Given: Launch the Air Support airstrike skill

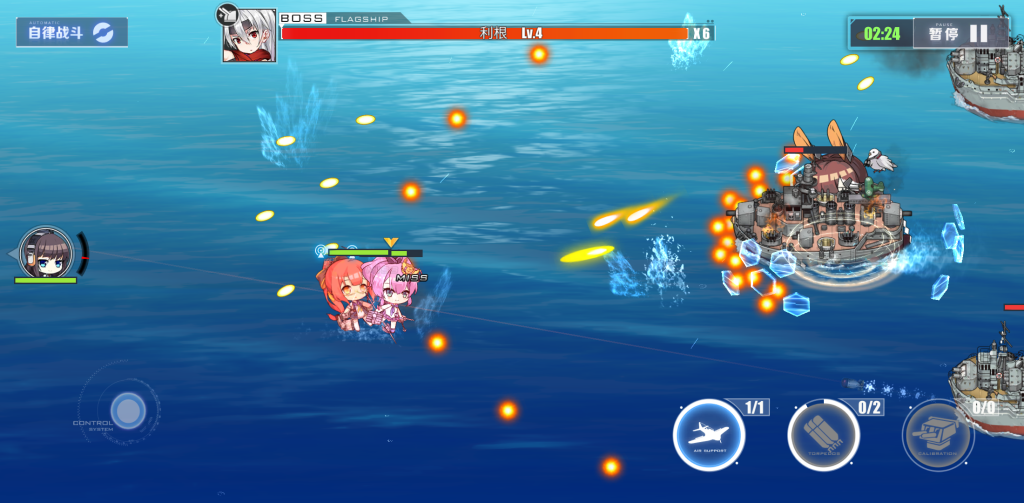Looking at the screenshot, I should tap(709, 435).
